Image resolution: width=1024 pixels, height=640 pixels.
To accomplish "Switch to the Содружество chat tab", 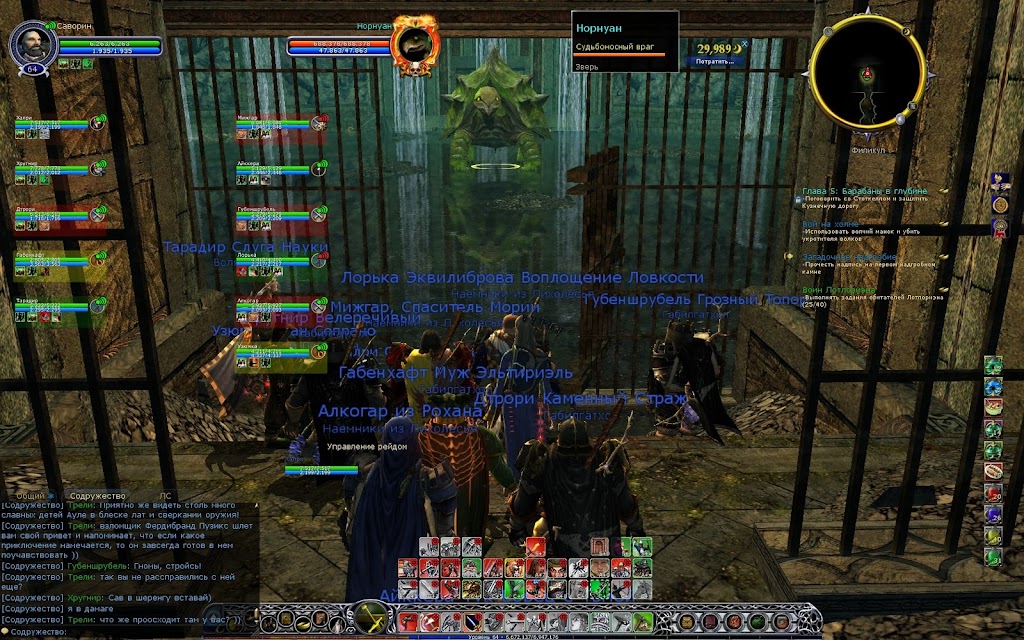I will click(98, 496).
